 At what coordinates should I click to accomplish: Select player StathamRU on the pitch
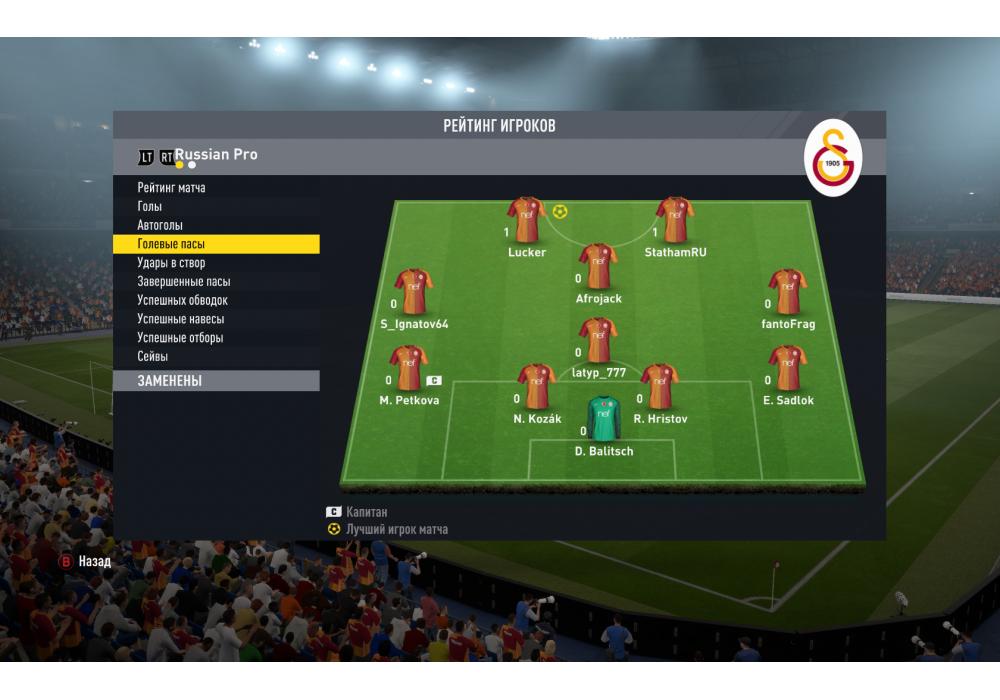coord(675,220)
